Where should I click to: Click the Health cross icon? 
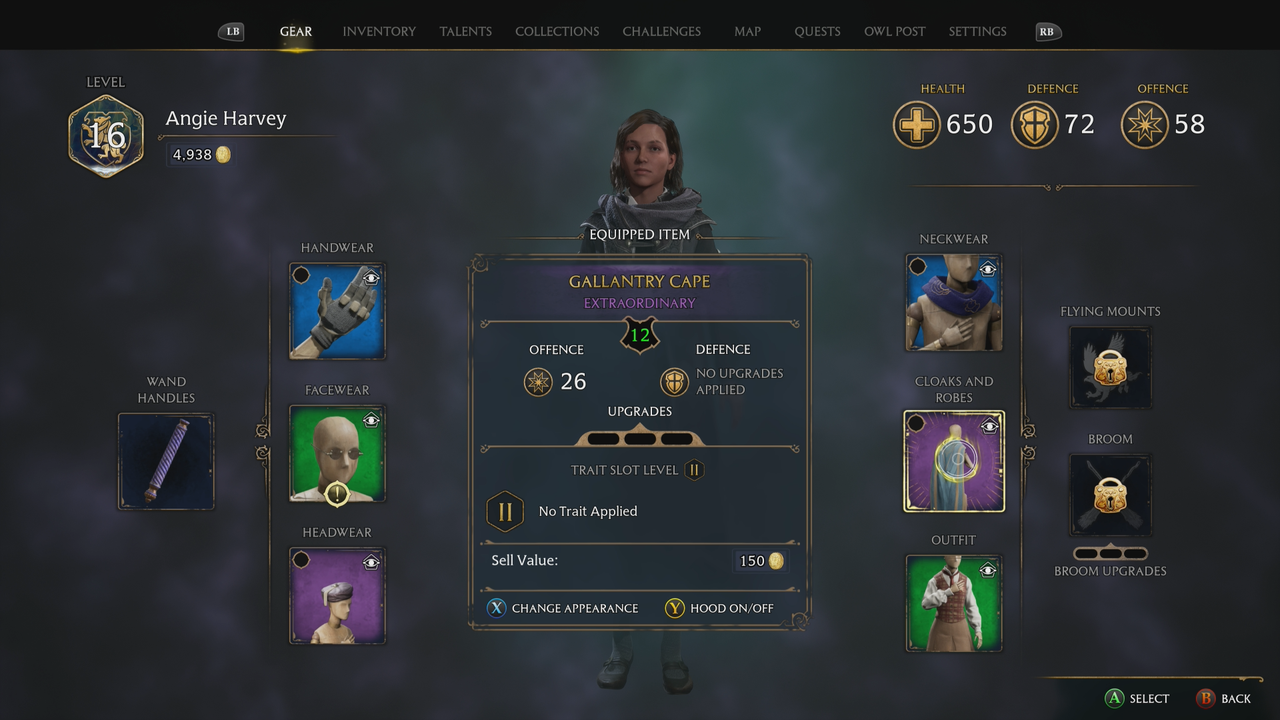[x=916, y=125]
